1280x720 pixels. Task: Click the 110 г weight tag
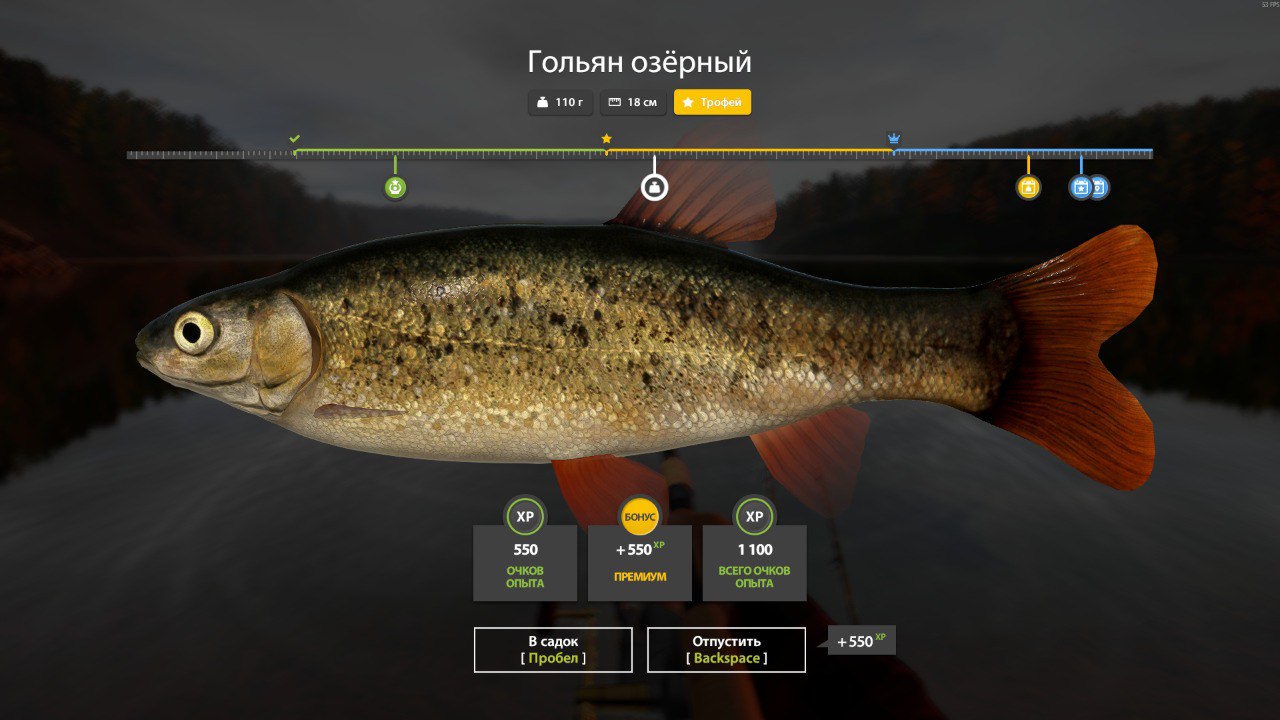tap(560, 102)
